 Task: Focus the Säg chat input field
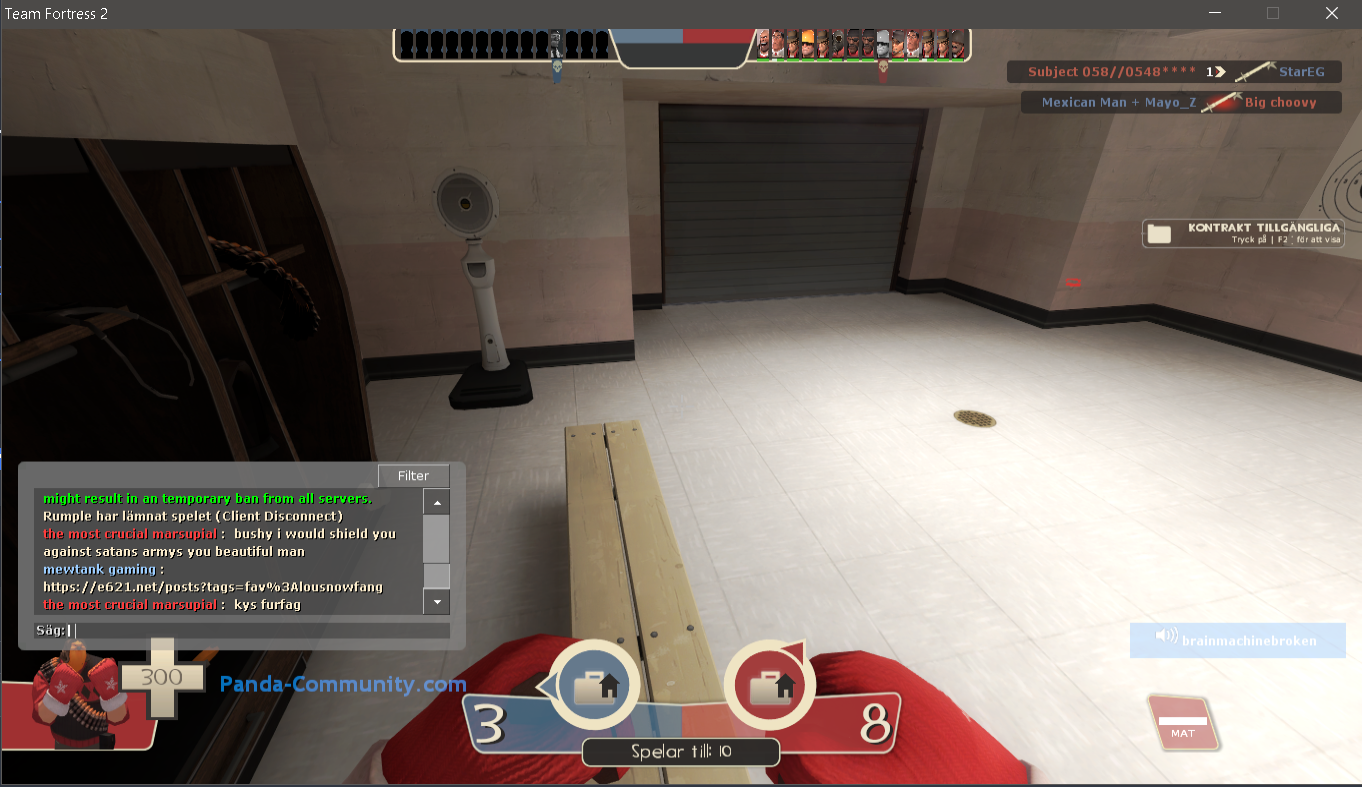click(260, 630)
